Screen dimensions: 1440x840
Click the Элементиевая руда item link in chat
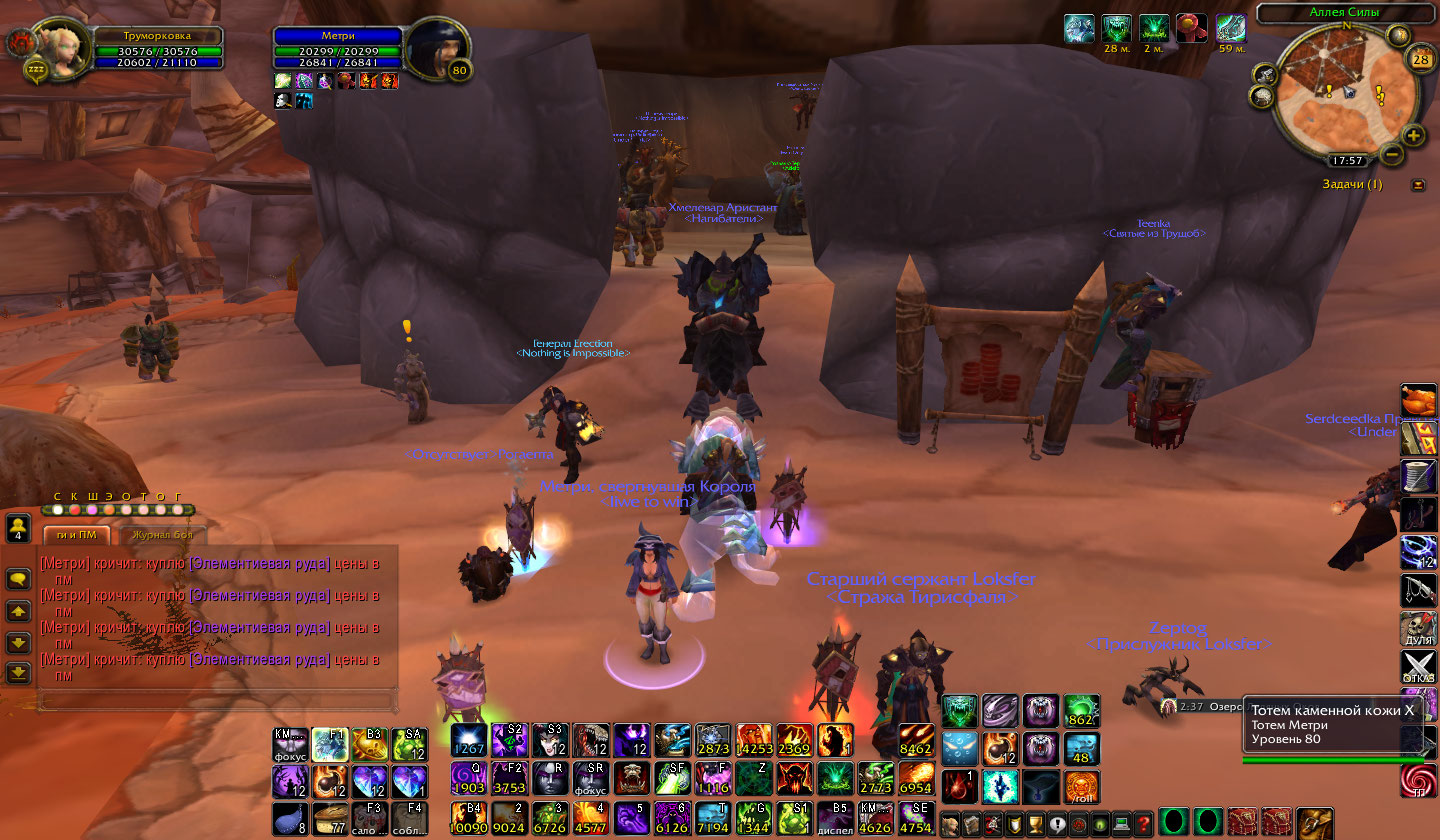[x=260, y=563]
